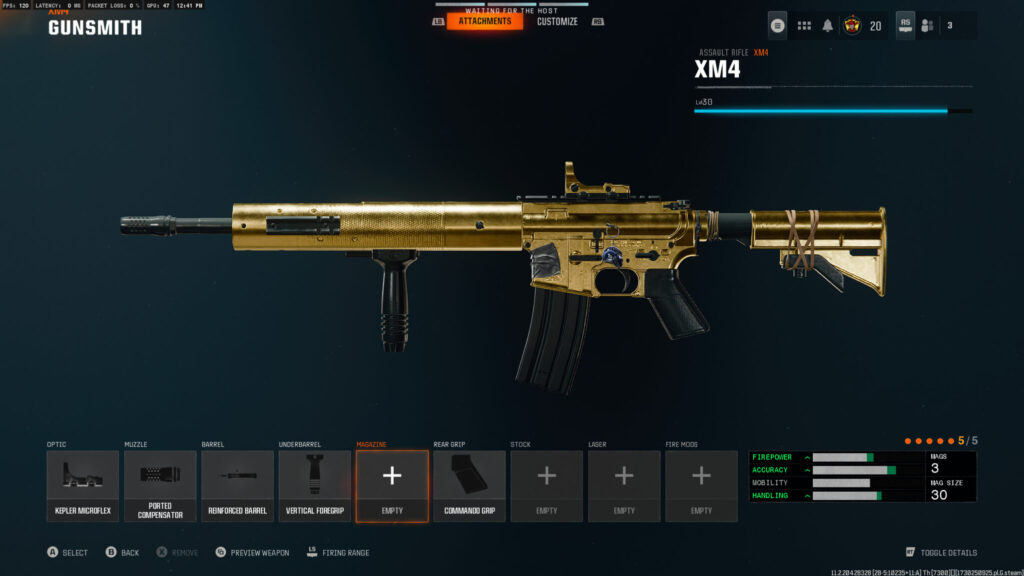Open the Commando Grip rear grip slot
Image resolution: width=1024 pixels, height=576 pixels.
coord(469,485)
